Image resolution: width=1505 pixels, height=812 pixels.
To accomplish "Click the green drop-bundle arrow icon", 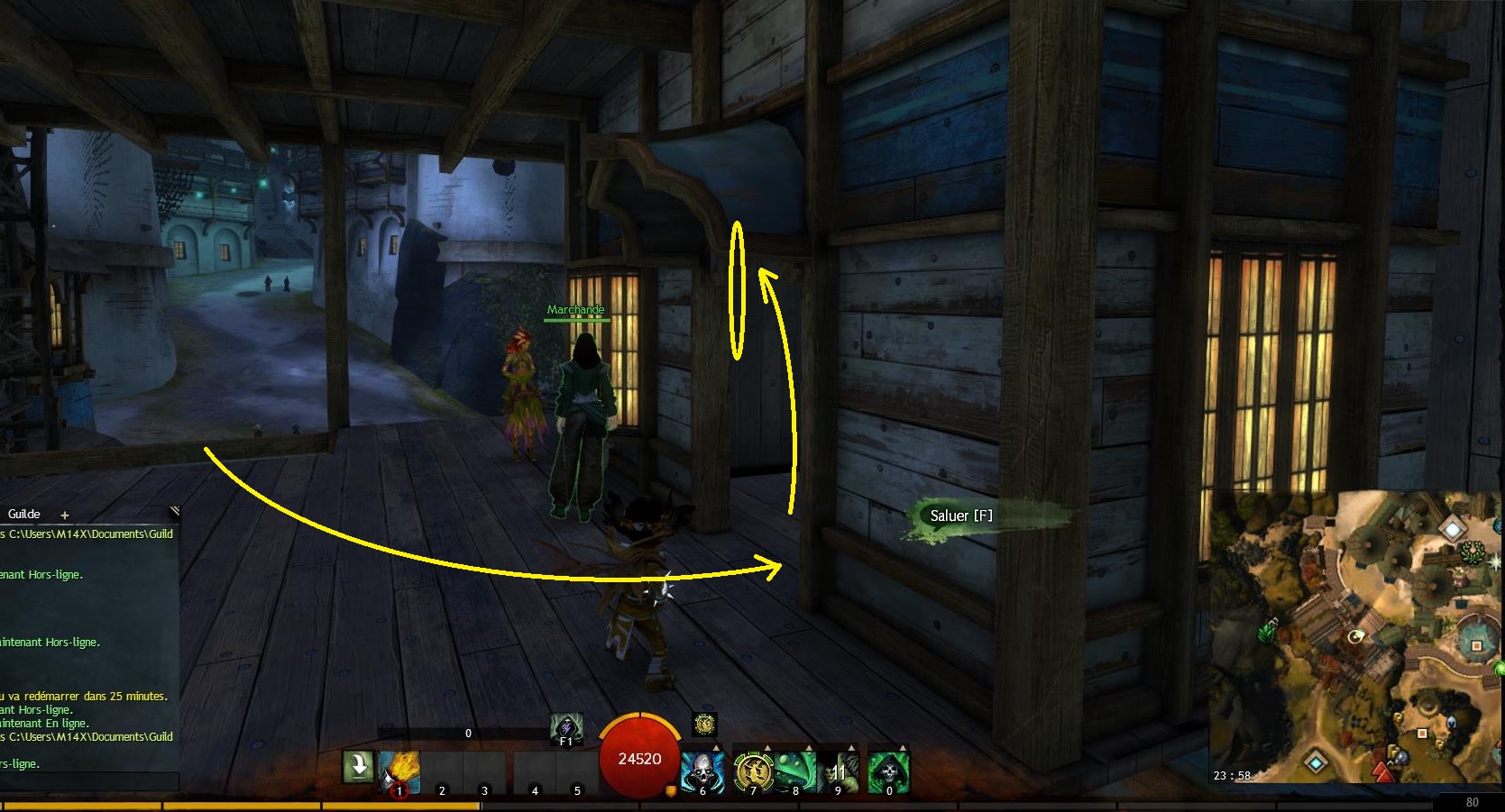I will [x=358, y=767].
